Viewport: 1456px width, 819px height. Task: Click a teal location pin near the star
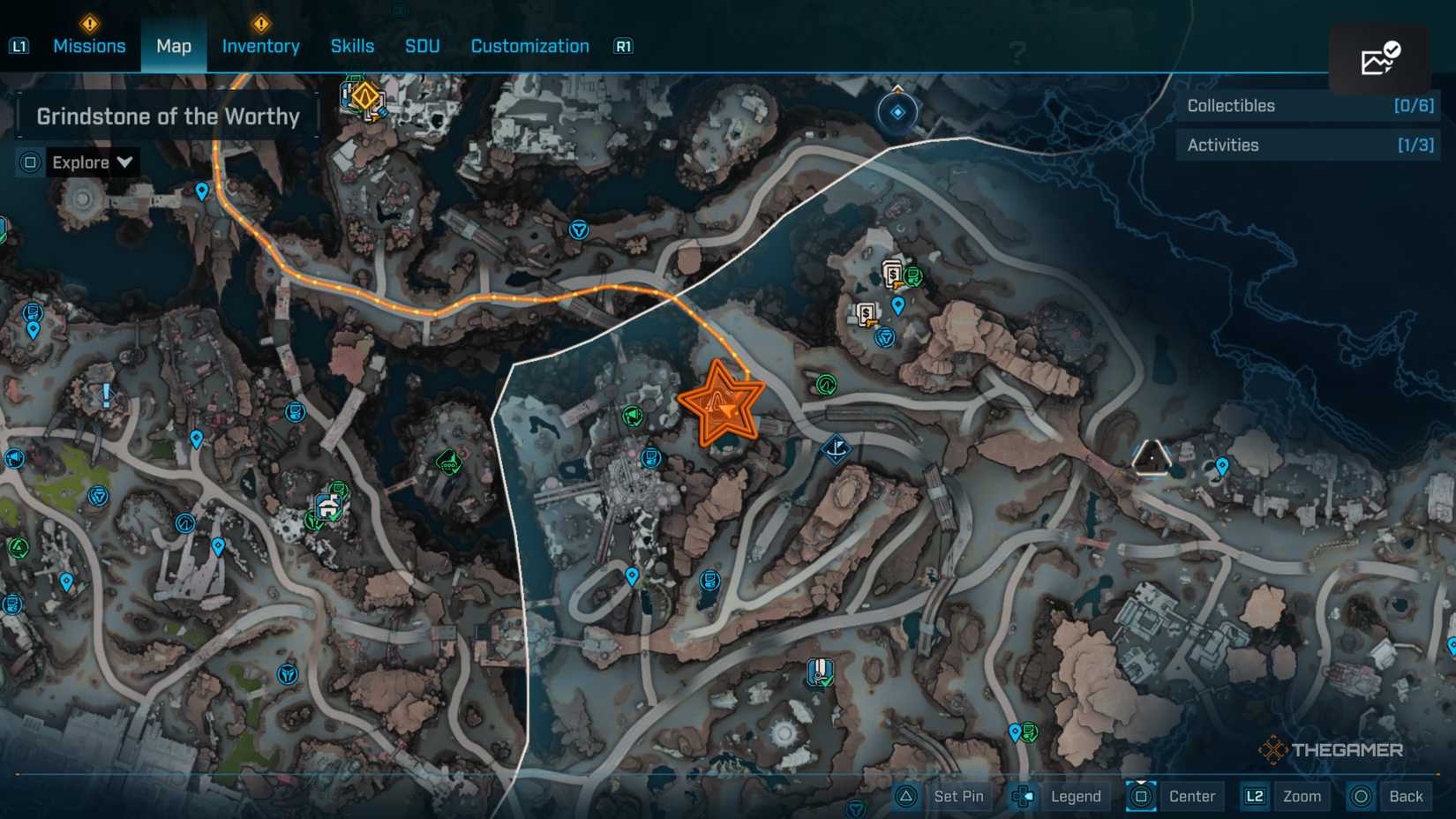click(x=631, y=575)
